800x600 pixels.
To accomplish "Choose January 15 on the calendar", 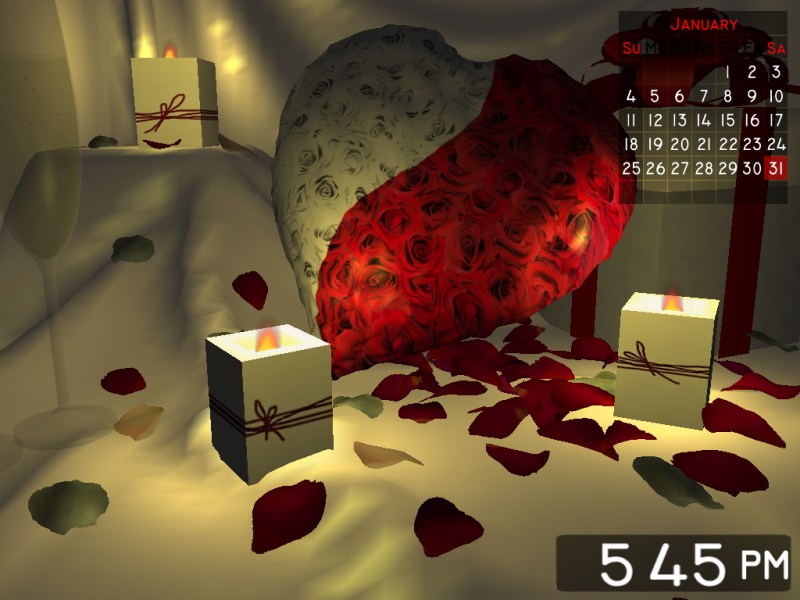I will click(x=728, y=120).
